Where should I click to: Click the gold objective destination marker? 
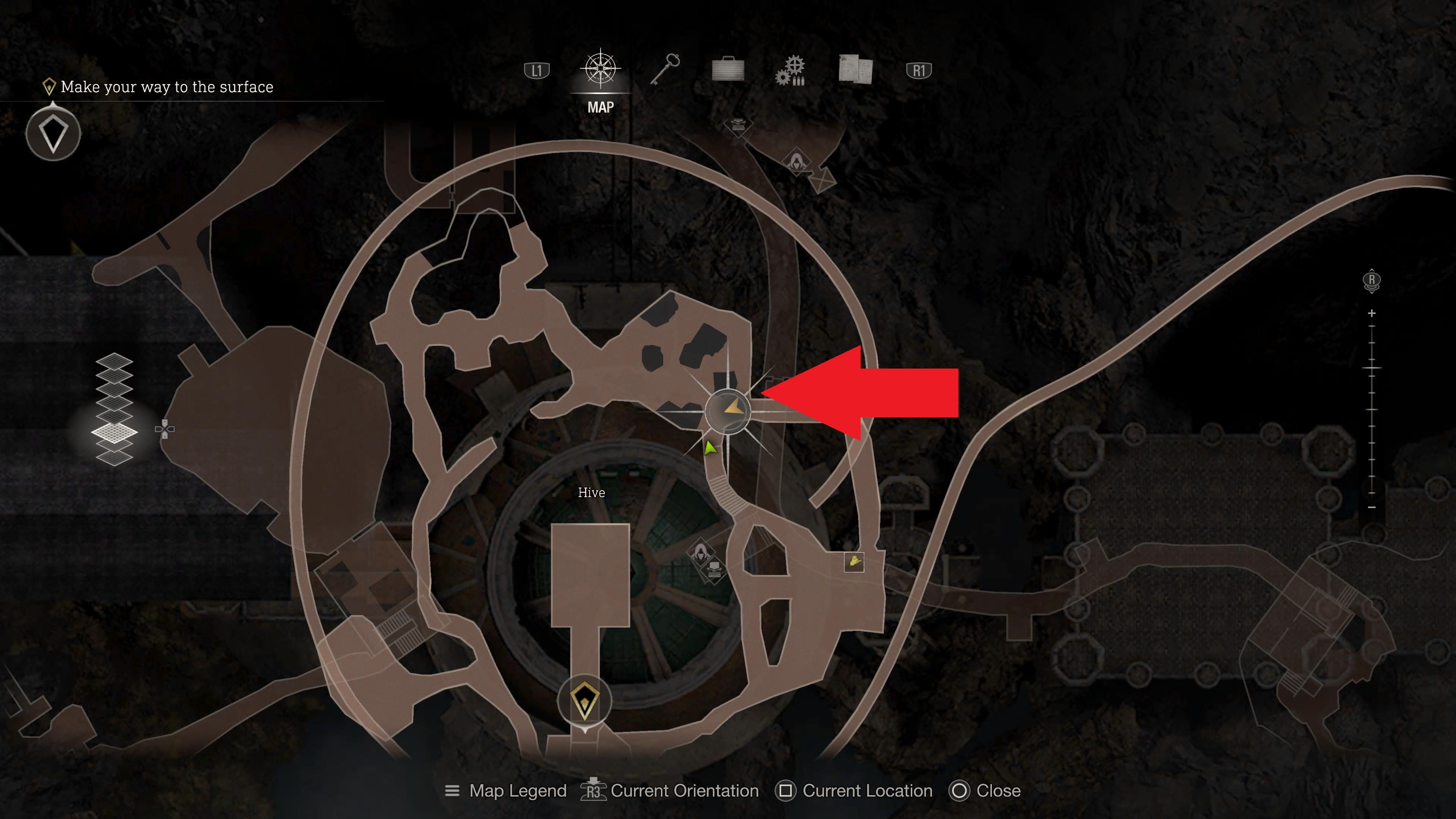click(x=584, y=701)
